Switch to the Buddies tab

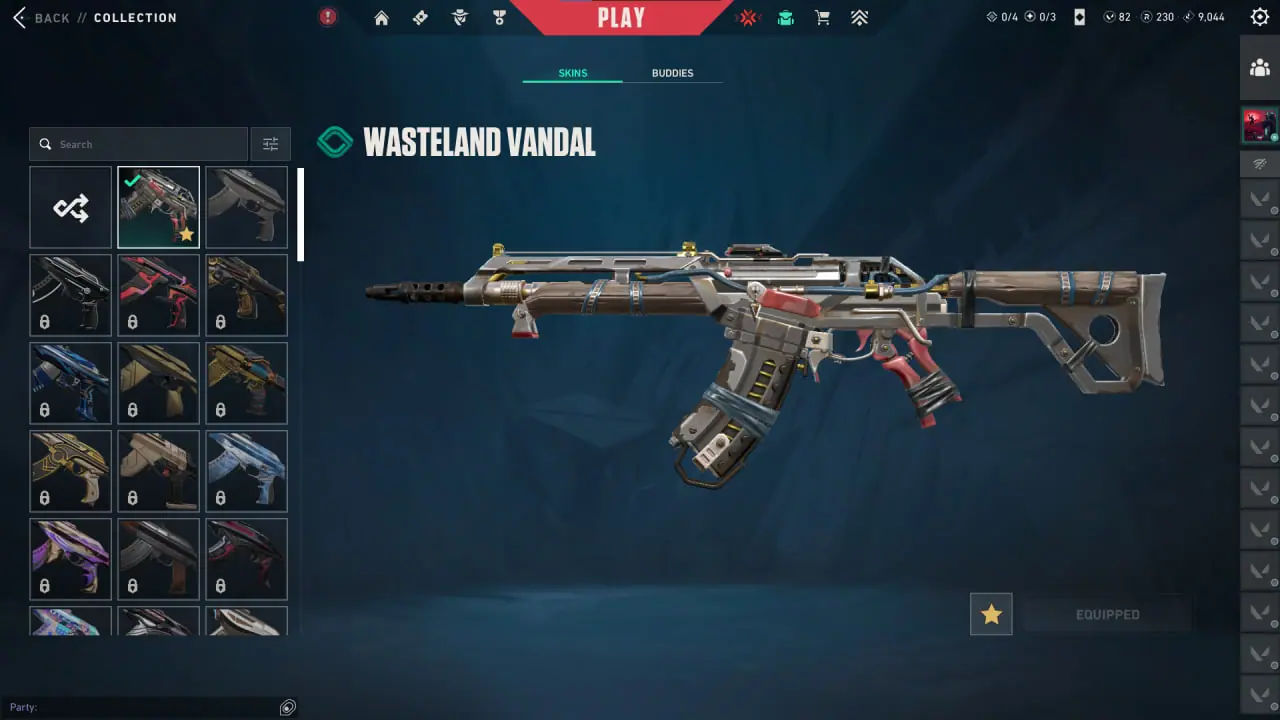point(672,72)
